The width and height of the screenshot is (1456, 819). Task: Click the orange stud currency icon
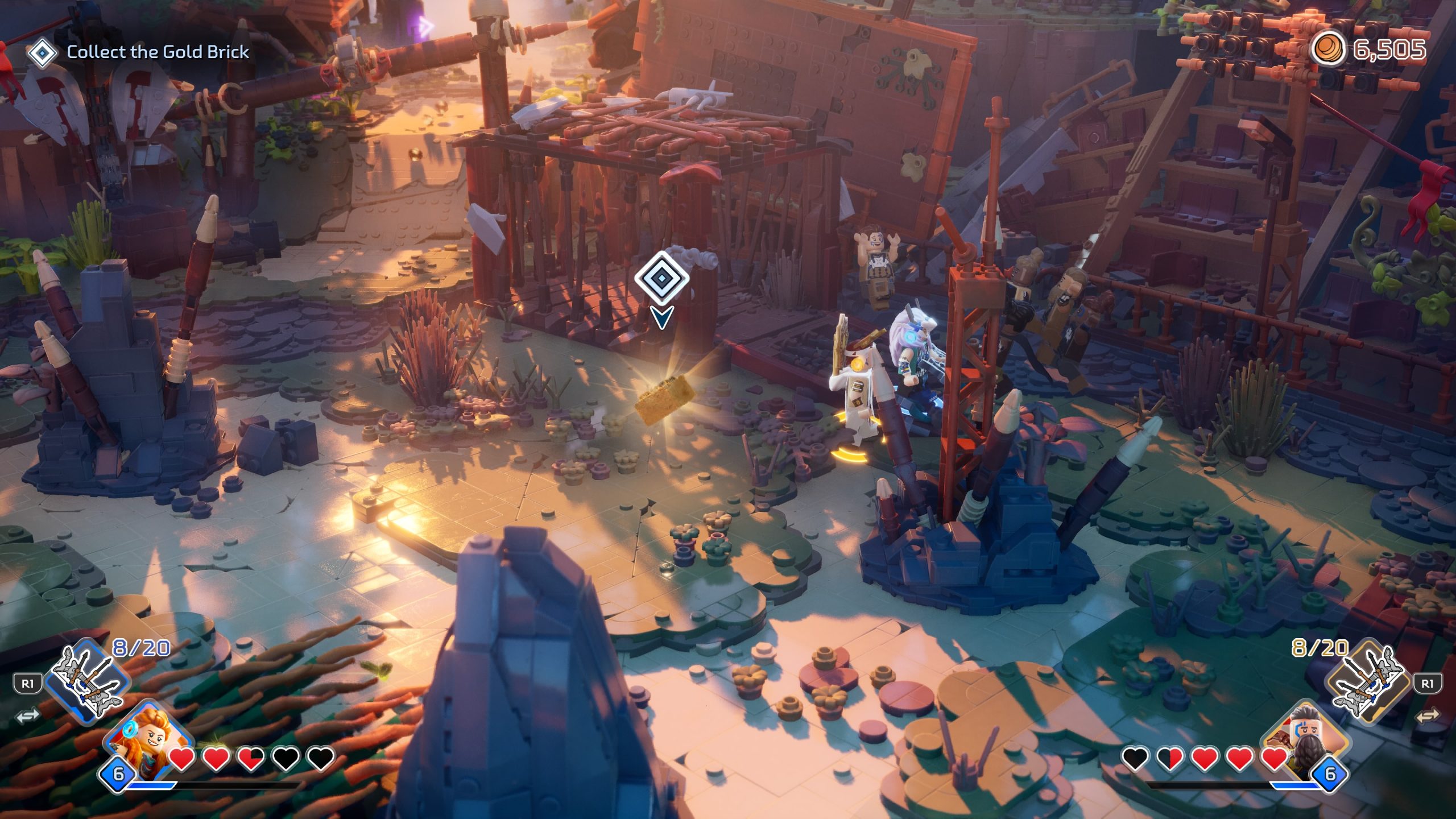tap(1328, 49)
